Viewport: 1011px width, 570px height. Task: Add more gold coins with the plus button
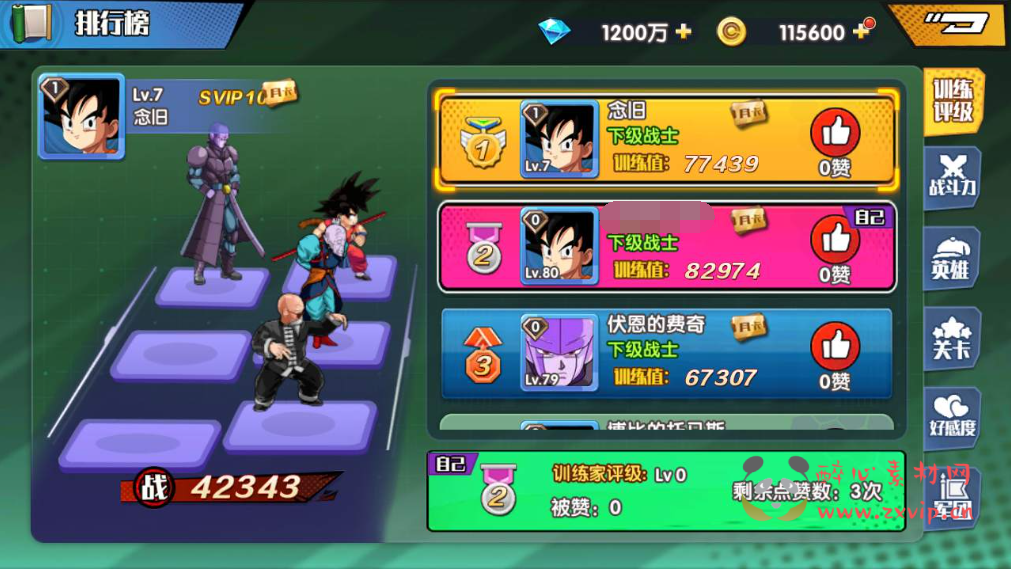(x=861, y=32)
